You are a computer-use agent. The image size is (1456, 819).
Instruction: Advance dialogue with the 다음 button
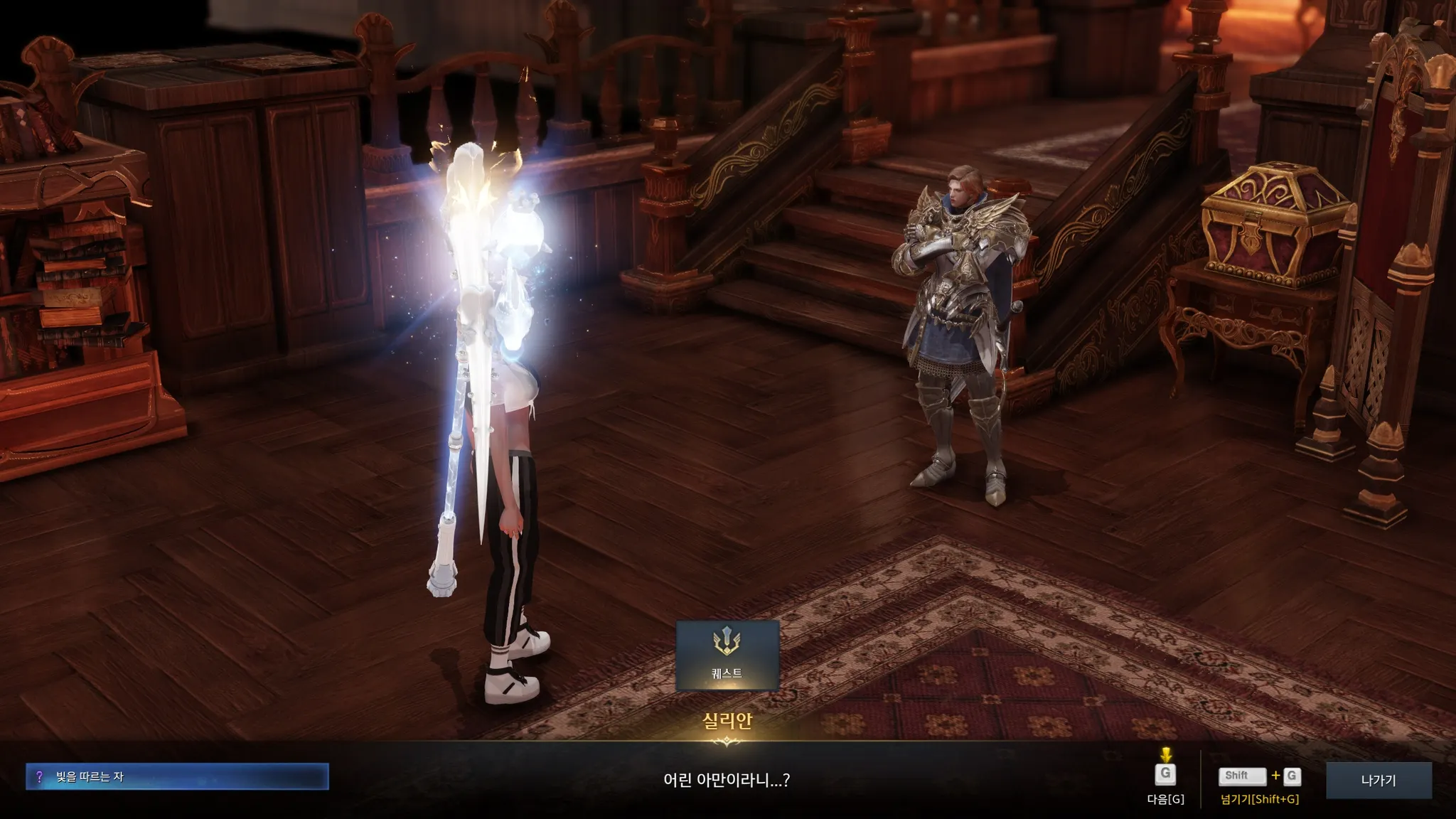coord(1165,776)
